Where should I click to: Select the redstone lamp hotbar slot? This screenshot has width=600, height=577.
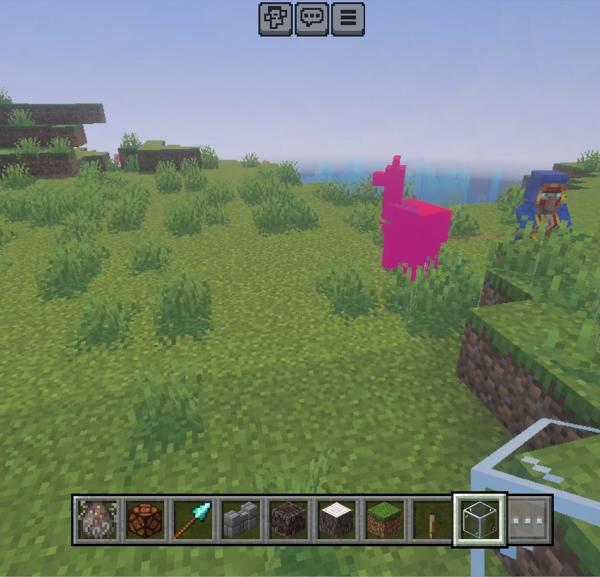pyautogui.click(x=145, y=520)
